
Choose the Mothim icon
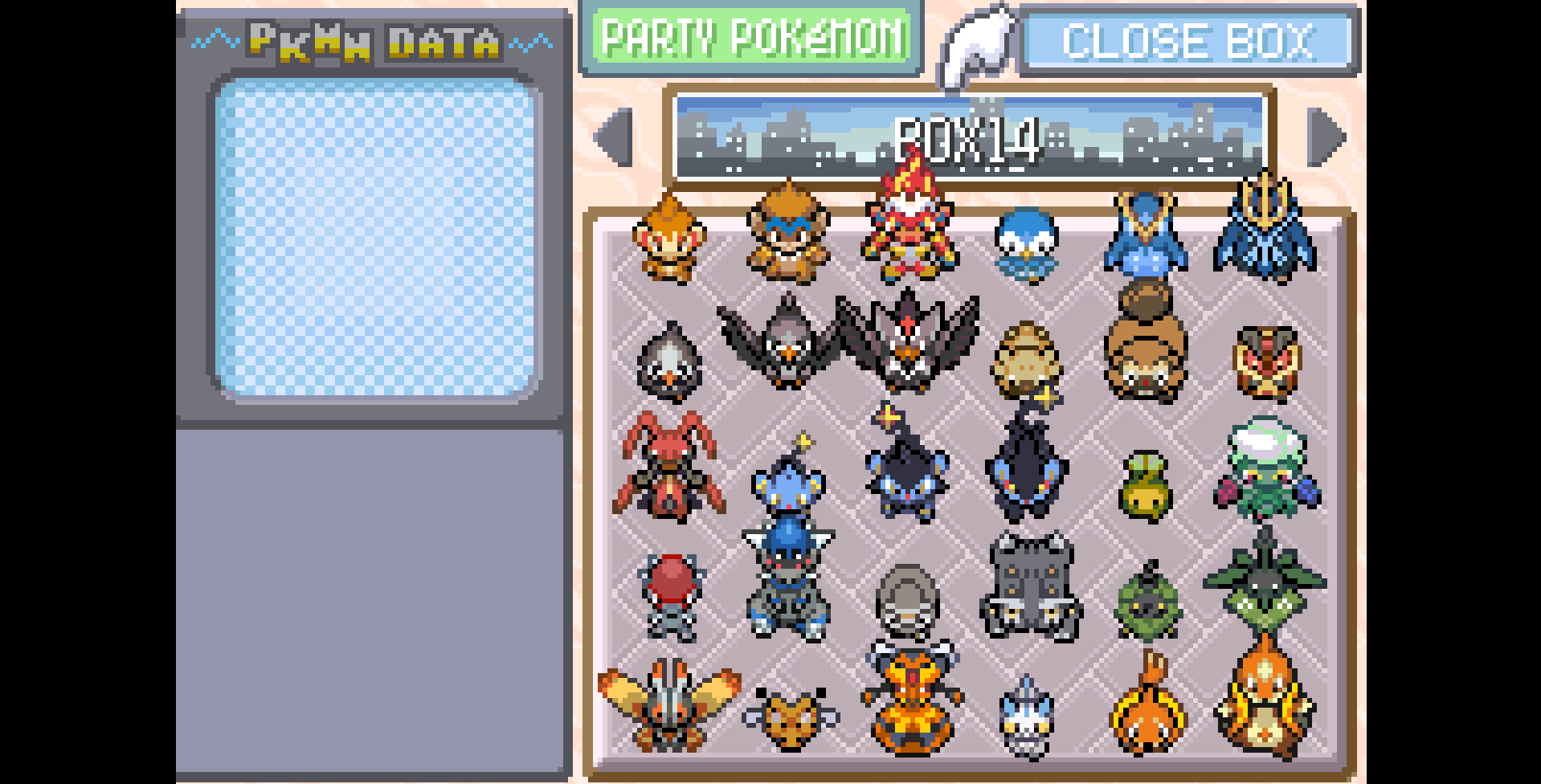coord(668,703)
